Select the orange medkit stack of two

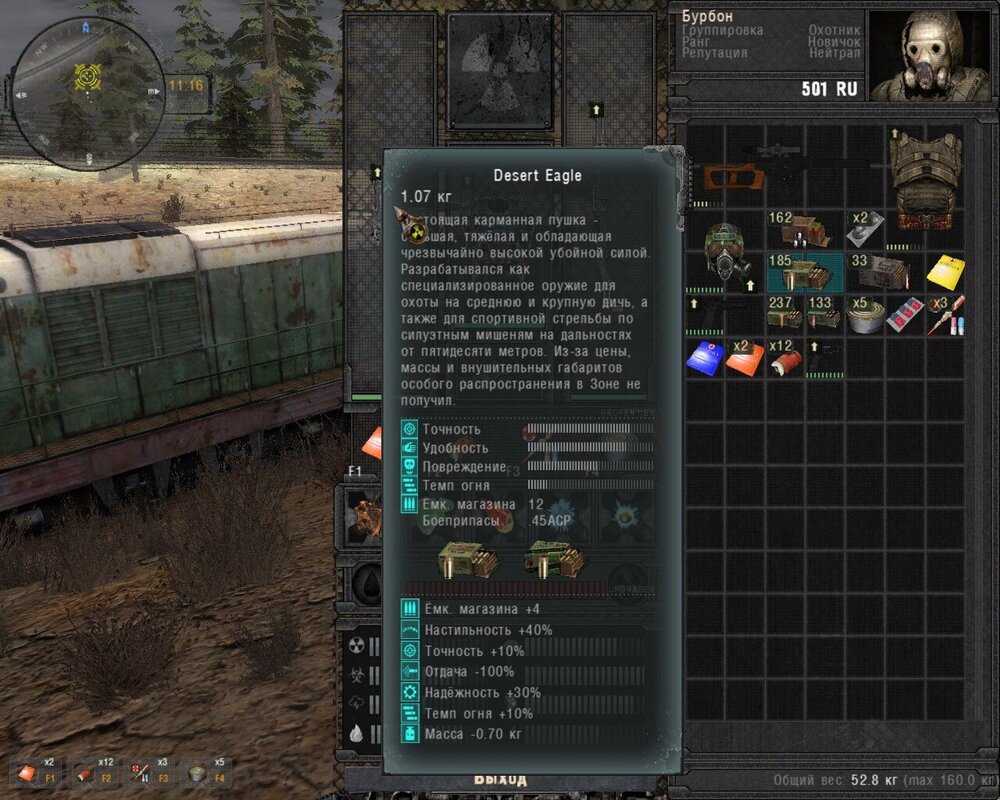tap(745, 356)
